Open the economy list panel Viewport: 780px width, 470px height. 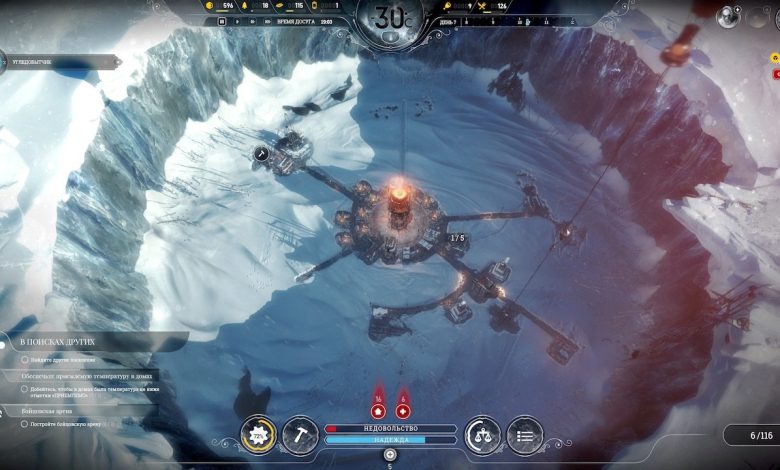pyautogui.click(x=525, y=435)
